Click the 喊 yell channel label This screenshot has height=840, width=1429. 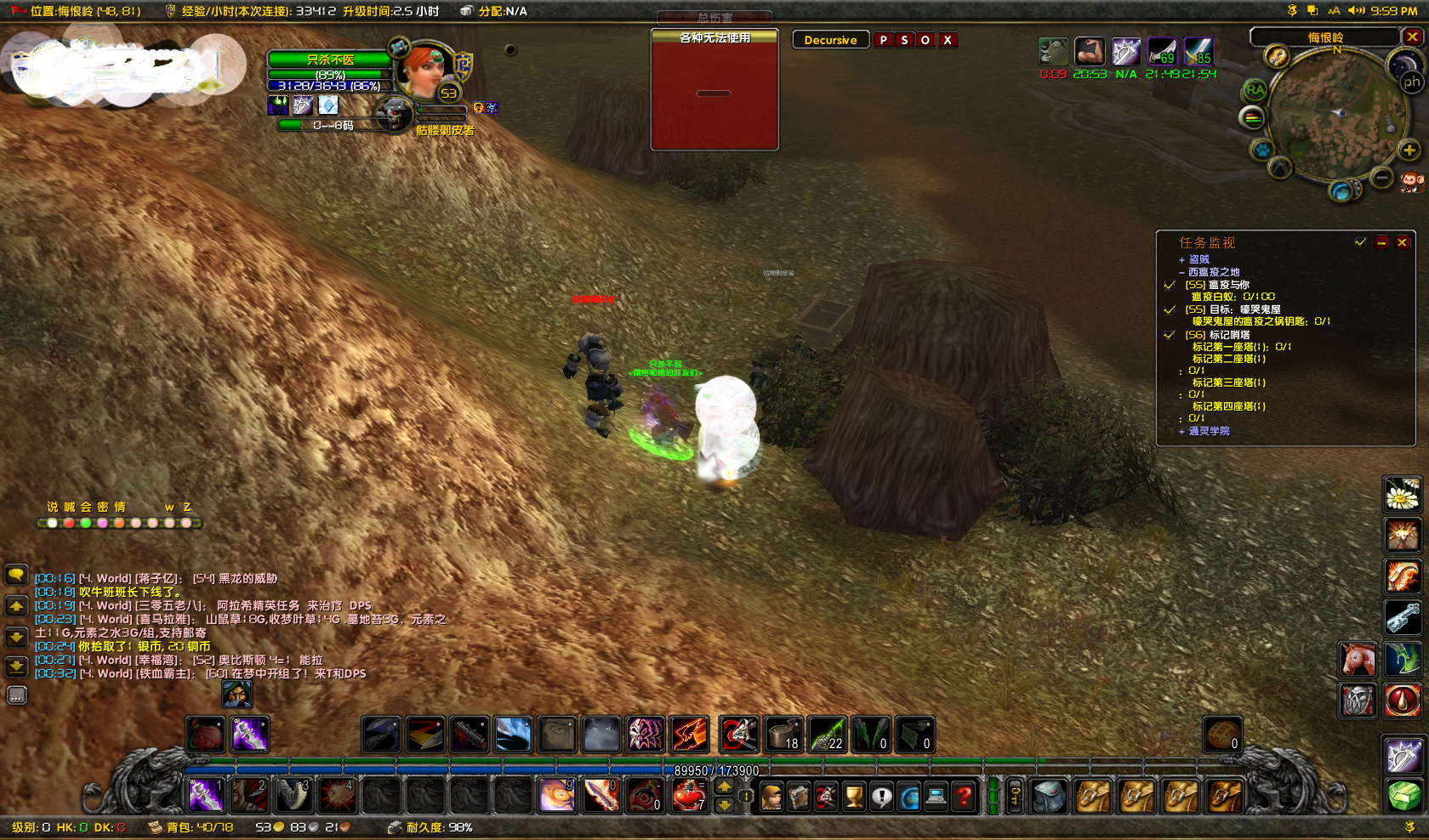pos(70,507)
